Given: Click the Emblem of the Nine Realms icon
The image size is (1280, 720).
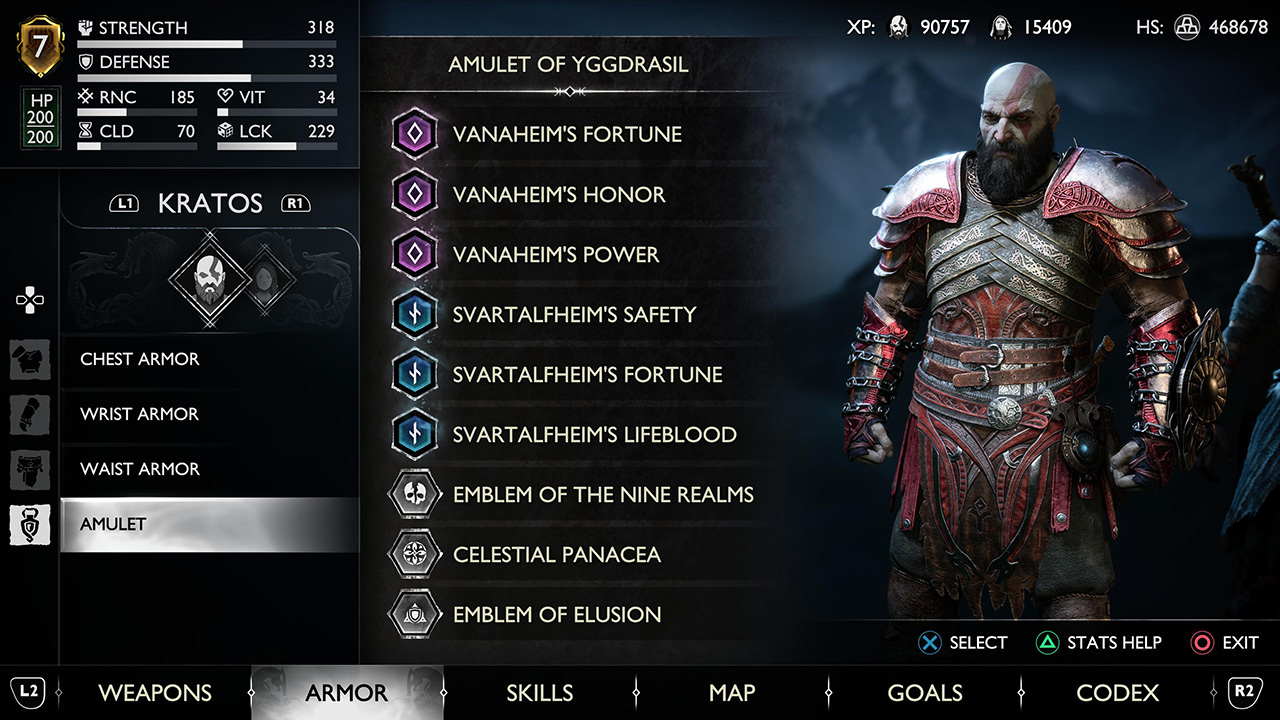Looking at the screenshot, I should point(414,494).
